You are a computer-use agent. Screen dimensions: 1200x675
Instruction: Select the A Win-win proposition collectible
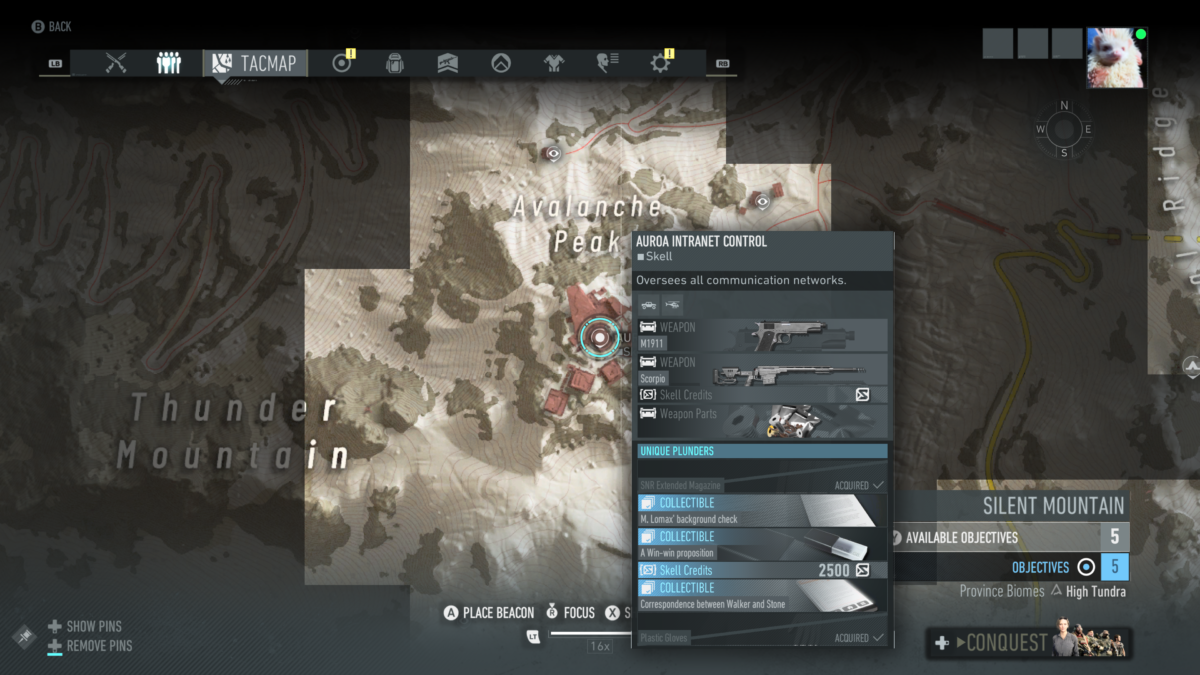760,544
